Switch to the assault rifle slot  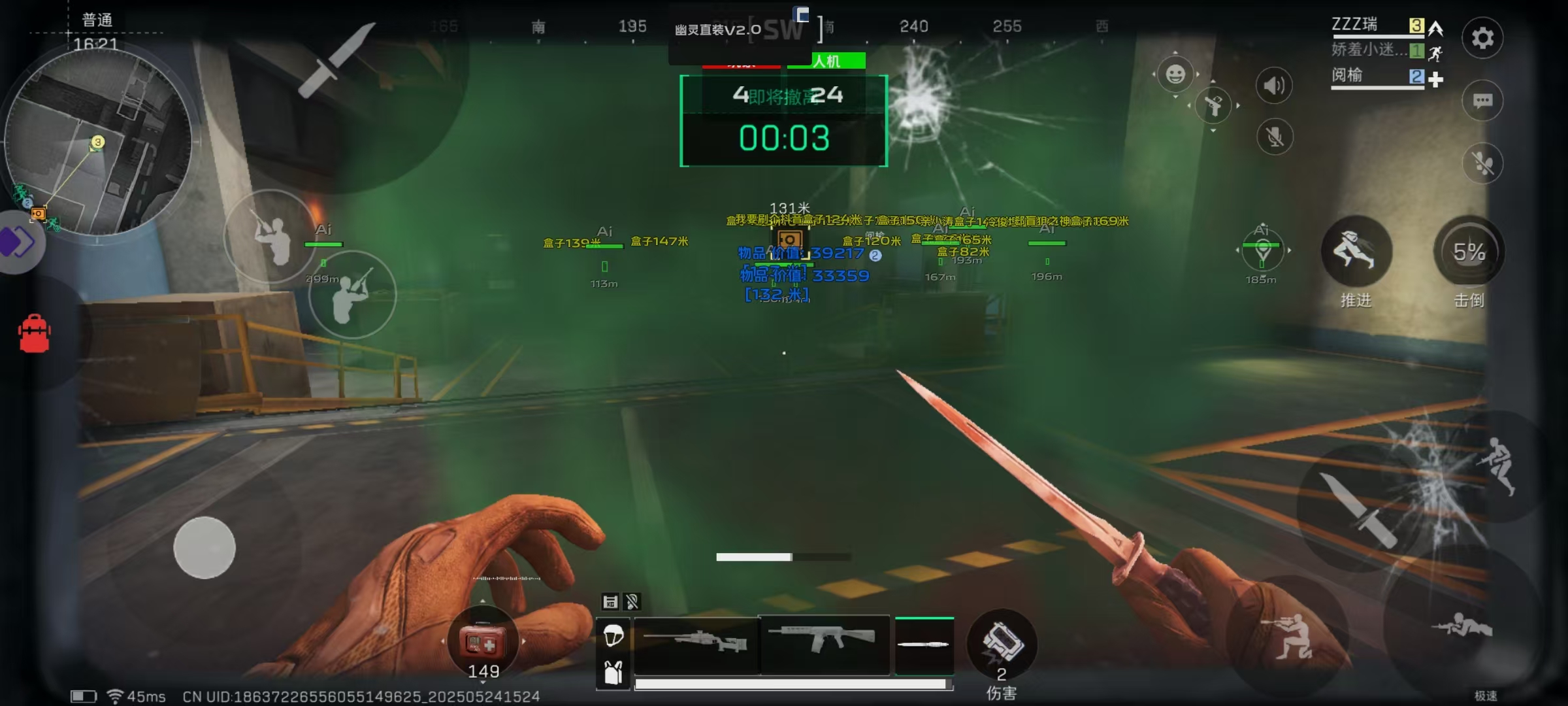[x=825, y=643]
